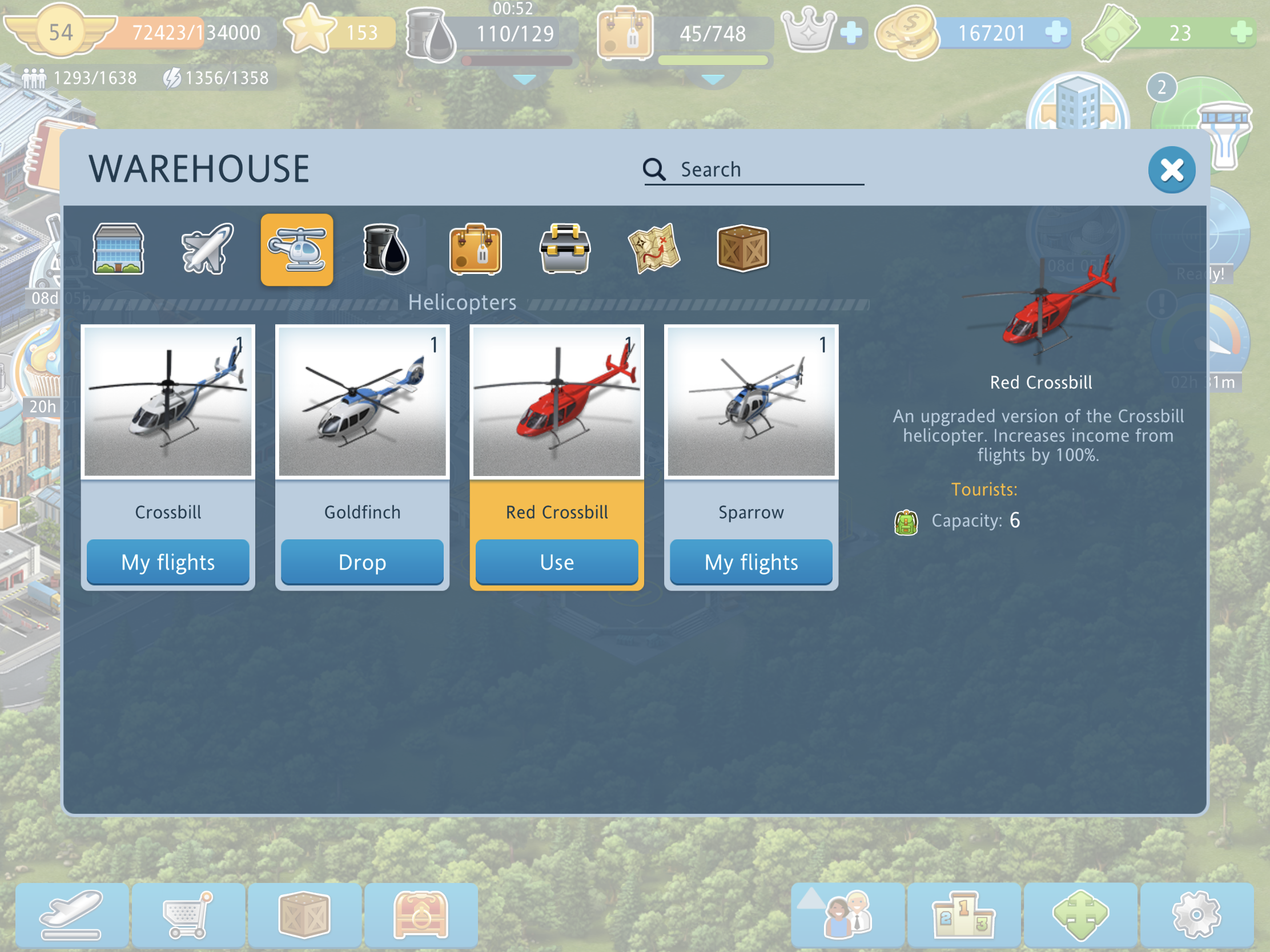Open the airplanes category tab
Viewport: 1270px width, 952px height.
207,249
